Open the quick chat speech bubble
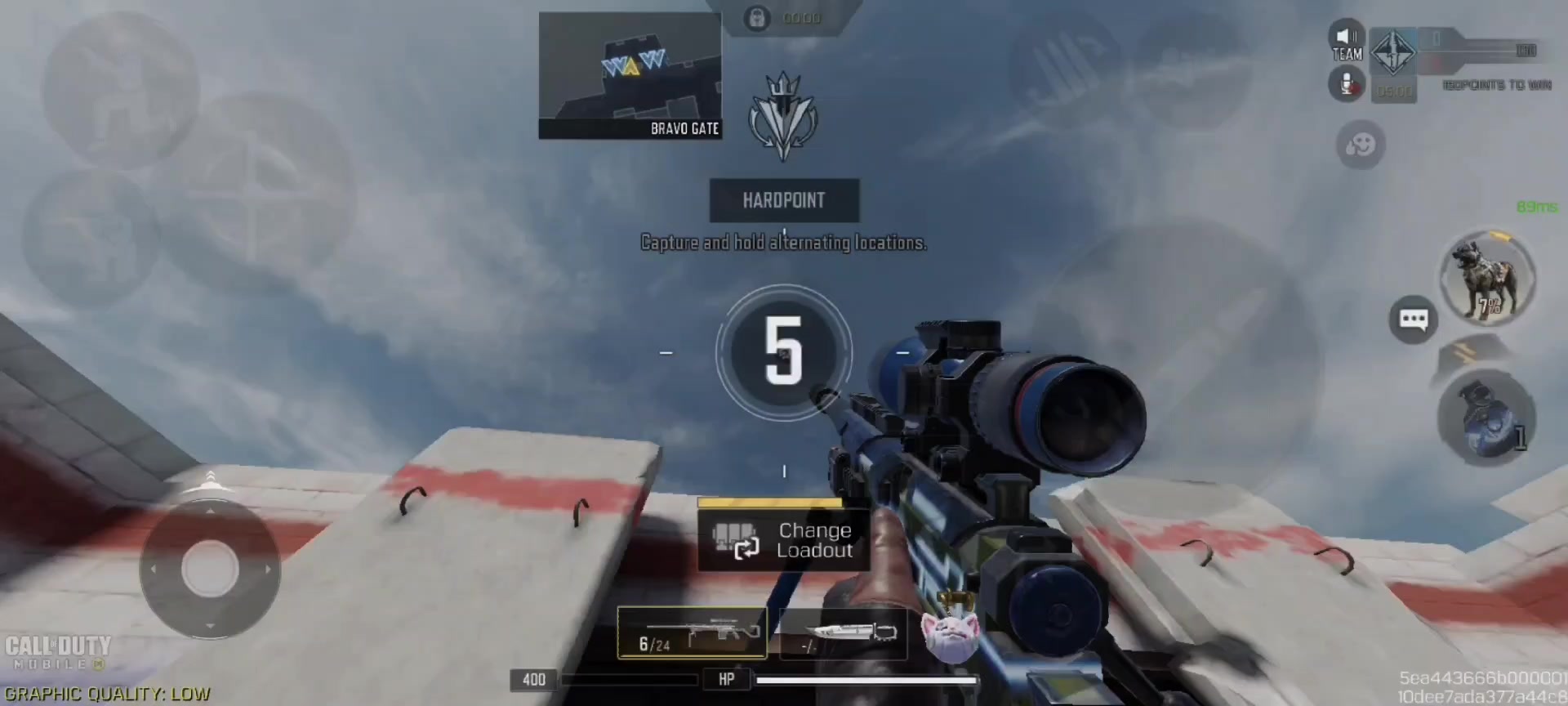Screen dimensions: 1568x706 click(x=1413, y=319)
